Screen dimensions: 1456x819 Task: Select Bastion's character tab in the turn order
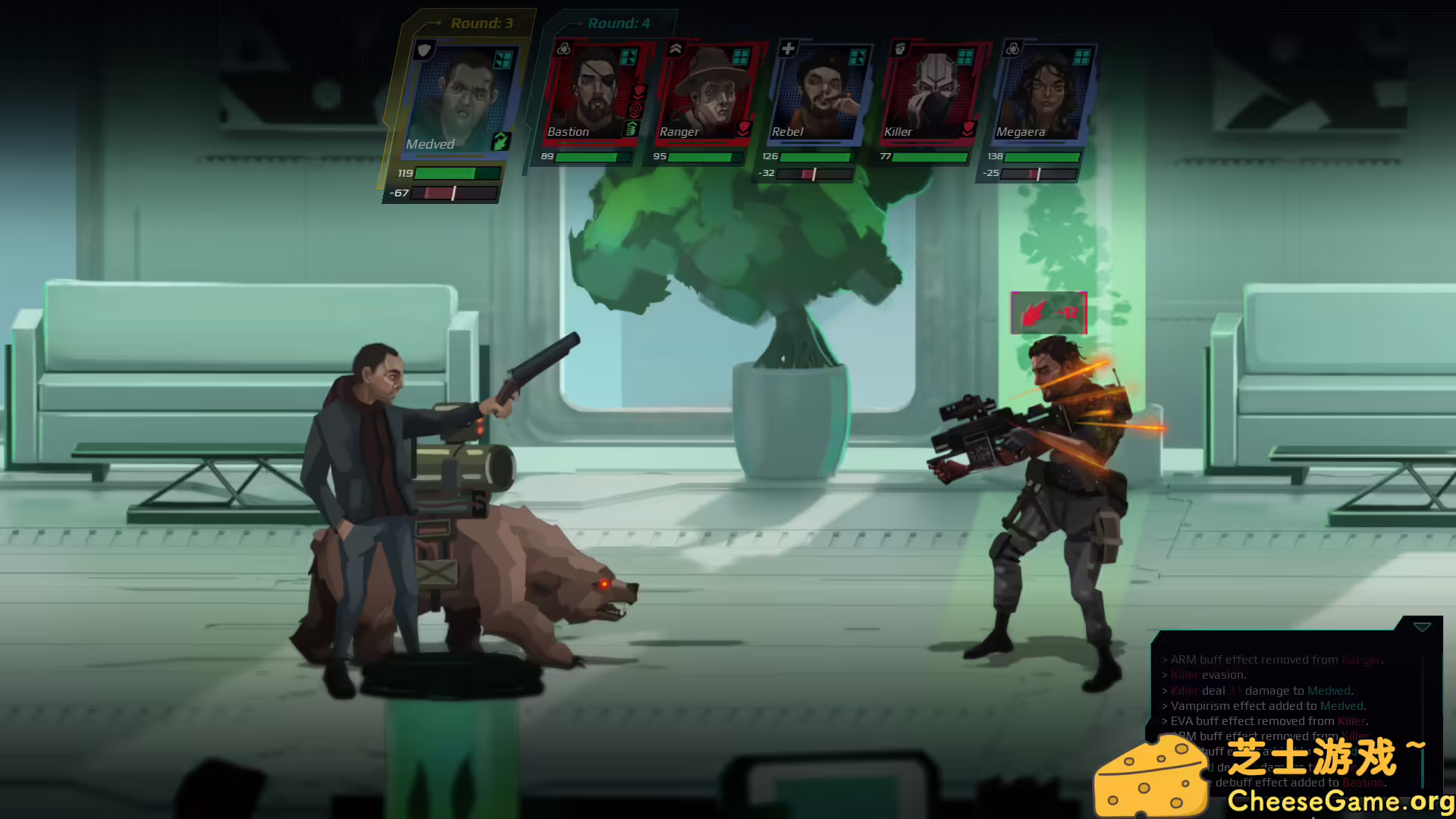(x=591, y=91)
